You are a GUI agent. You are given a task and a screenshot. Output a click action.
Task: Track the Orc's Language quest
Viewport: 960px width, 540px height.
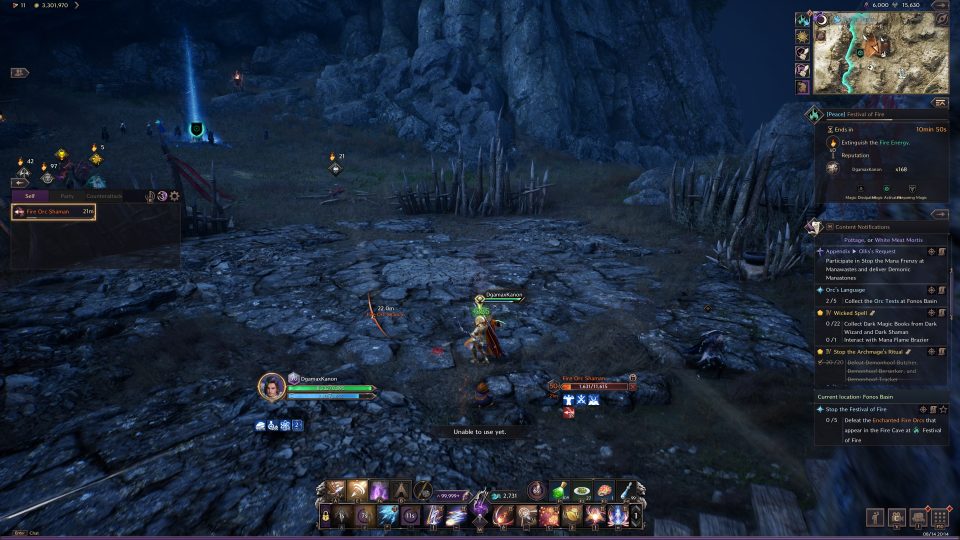pos(930,290)
